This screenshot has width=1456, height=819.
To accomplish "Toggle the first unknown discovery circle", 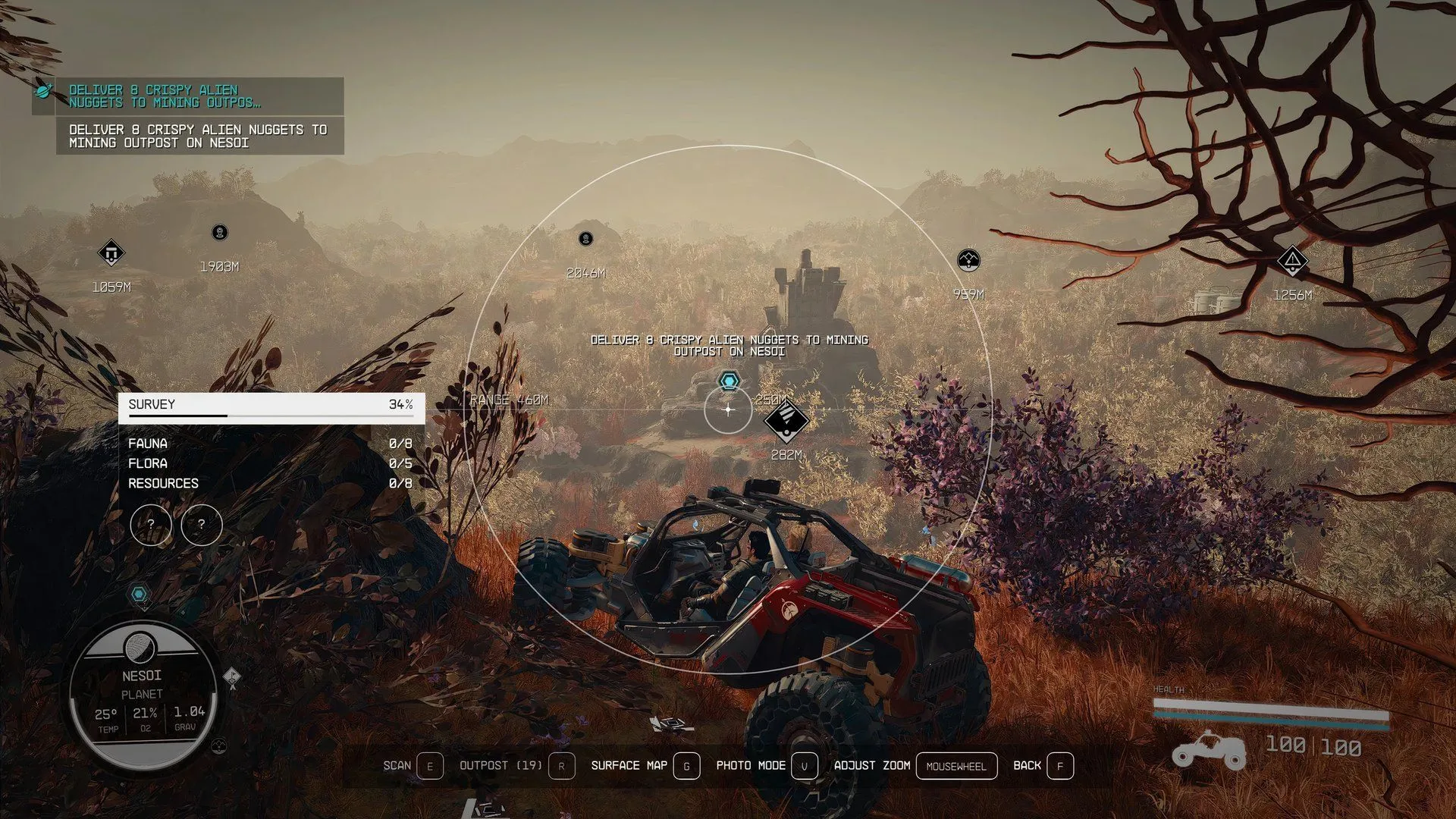I will pyautogui.click(x=150, y=525).
